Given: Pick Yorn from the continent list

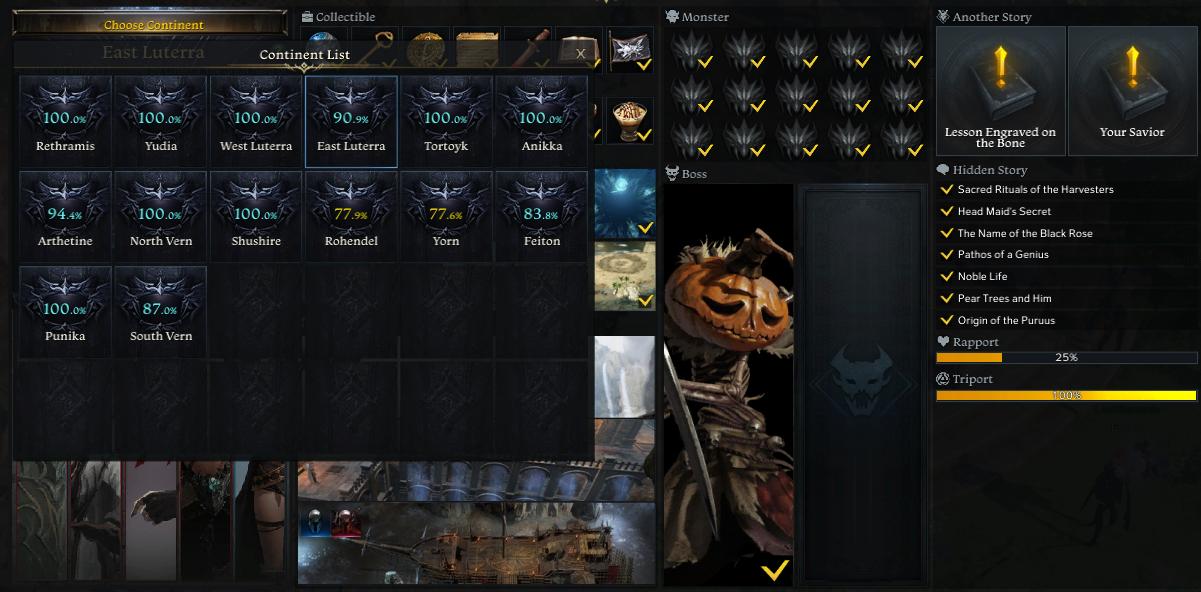Looking at the screenshot, I should [446, 216].
